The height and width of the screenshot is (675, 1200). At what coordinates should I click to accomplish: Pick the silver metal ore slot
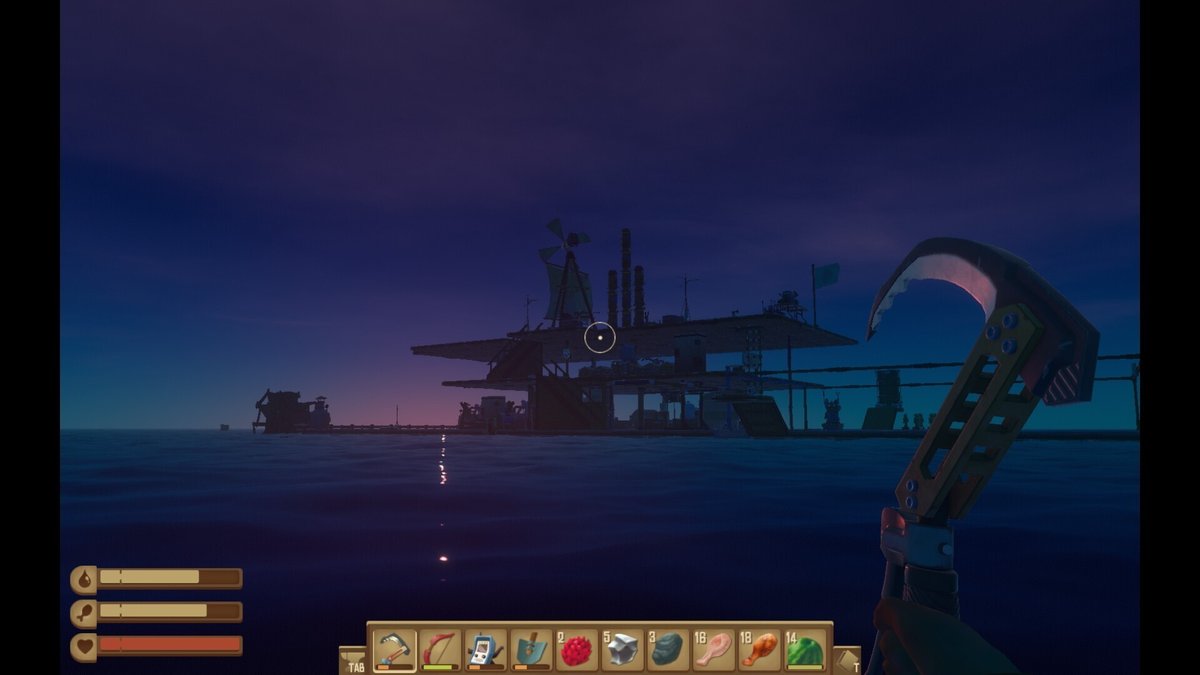[623, 650]
